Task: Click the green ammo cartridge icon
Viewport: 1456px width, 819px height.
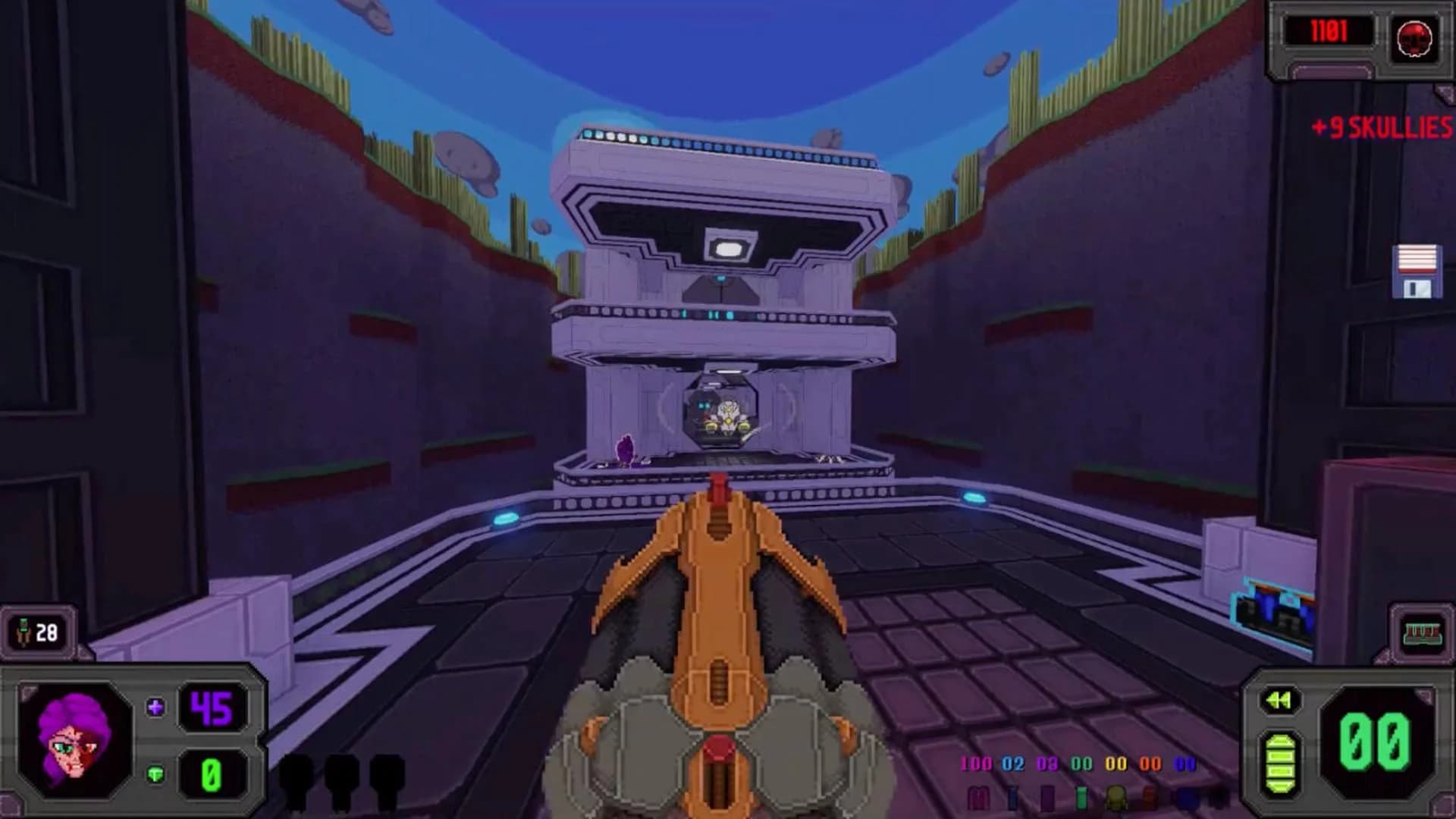Action: tap(1081, 799)
